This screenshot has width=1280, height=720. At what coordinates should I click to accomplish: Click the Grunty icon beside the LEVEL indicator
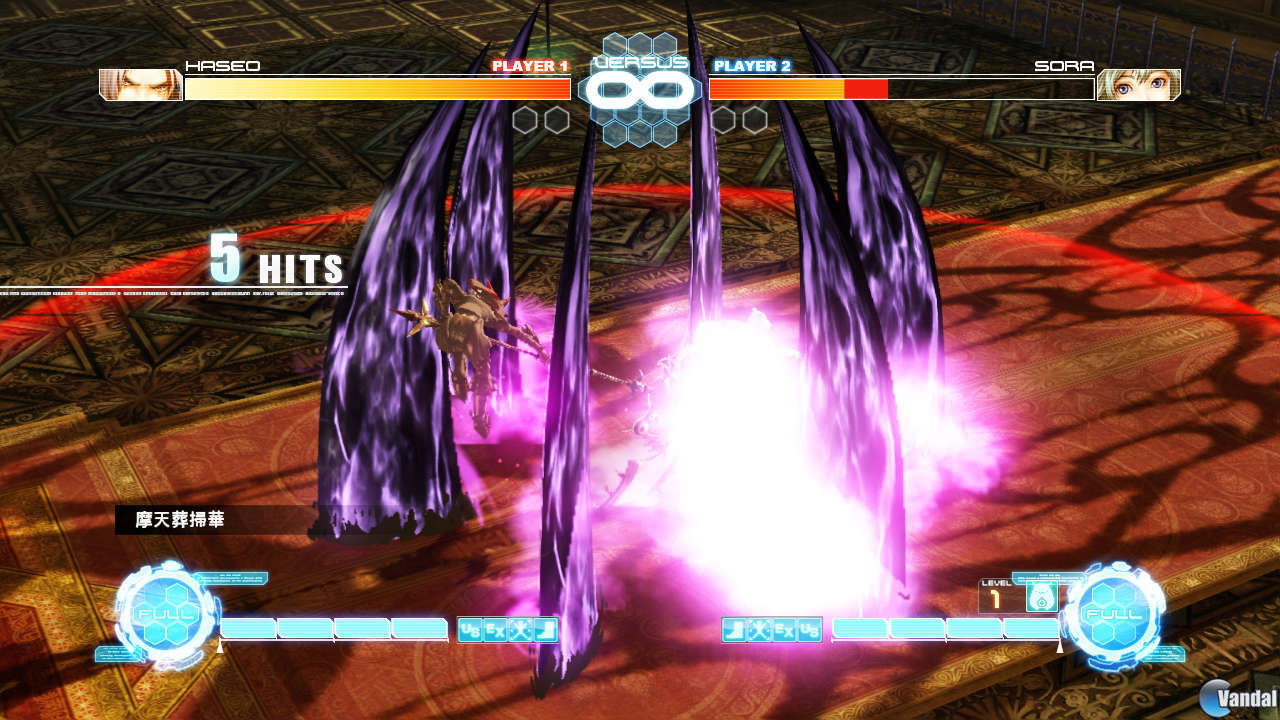point(1042,597)
